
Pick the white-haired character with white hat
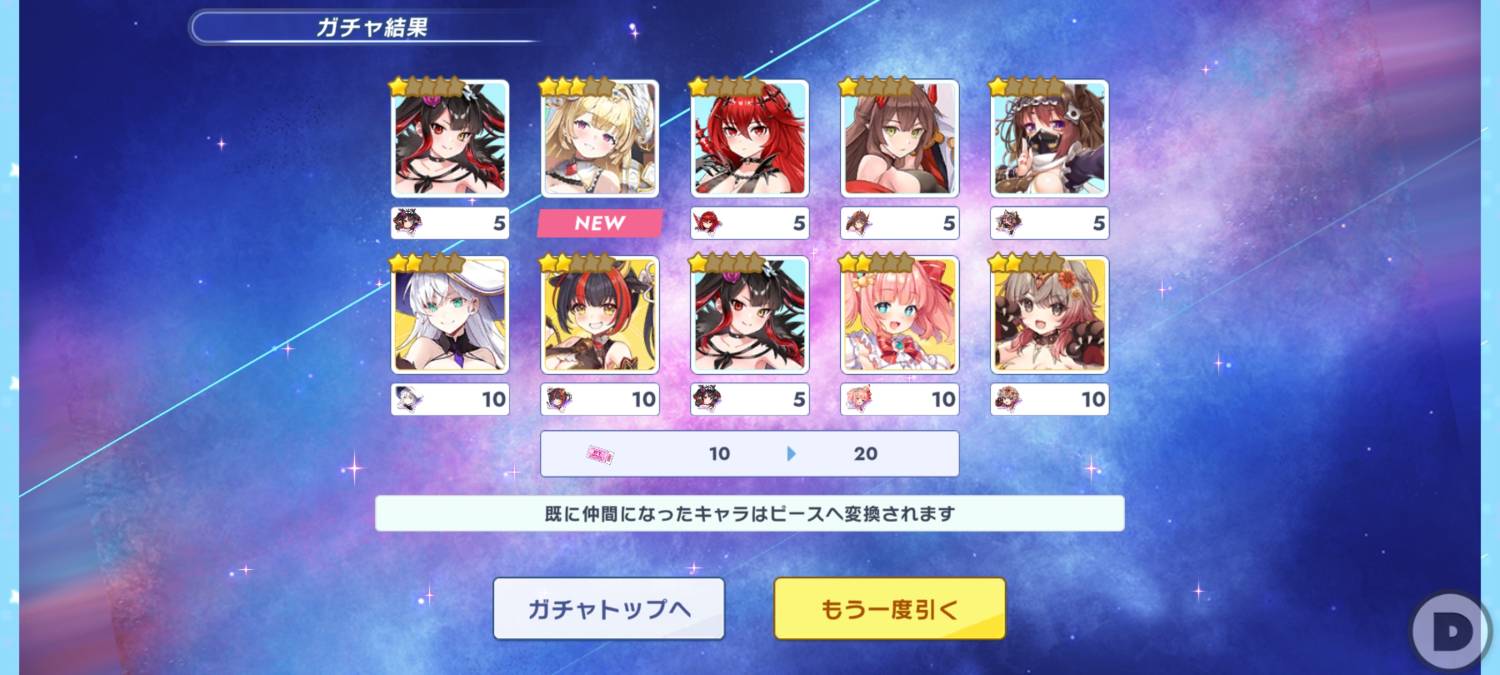(x=449, y=315)
